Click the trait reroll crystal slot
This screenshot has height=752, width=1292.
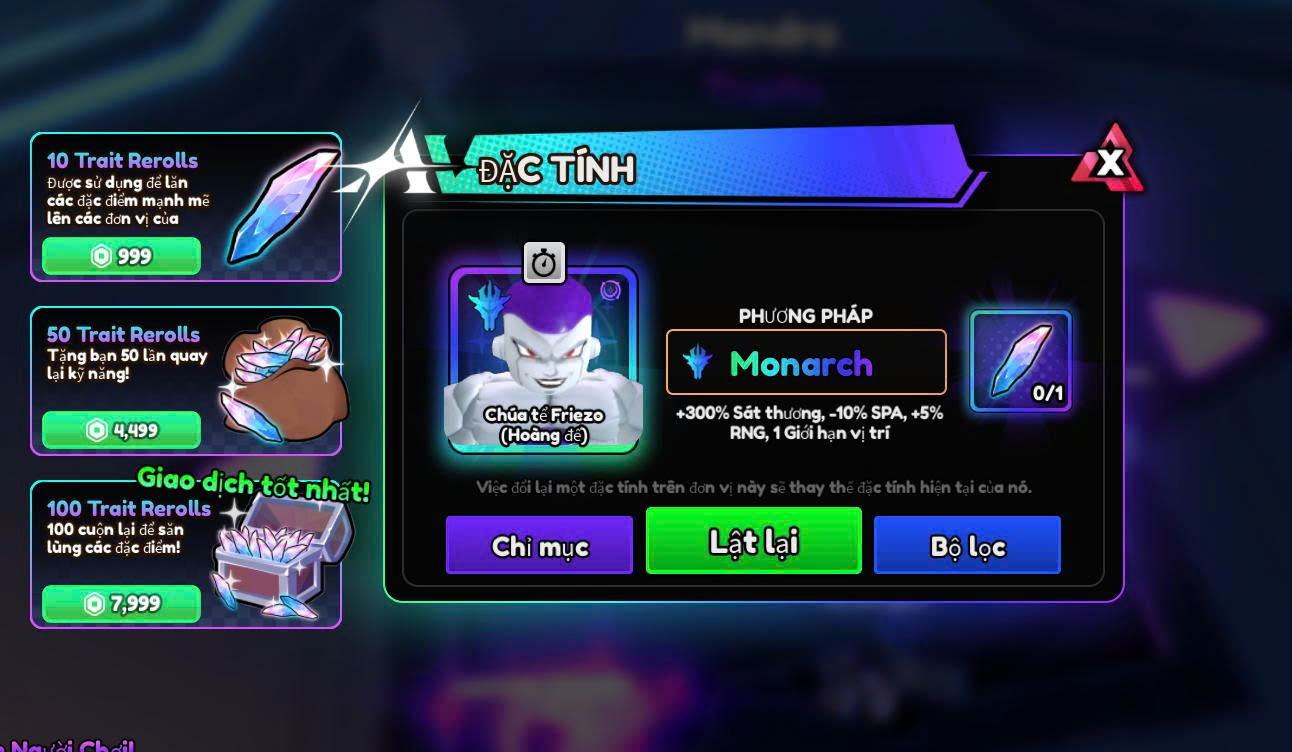1020,361
